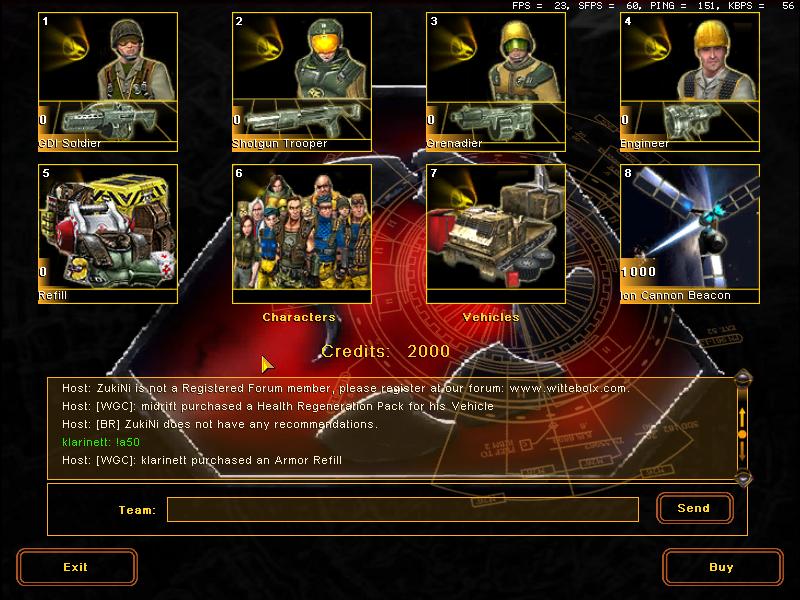800x600 pixels.
Task: Send the chat message
Action: (694, 508)
